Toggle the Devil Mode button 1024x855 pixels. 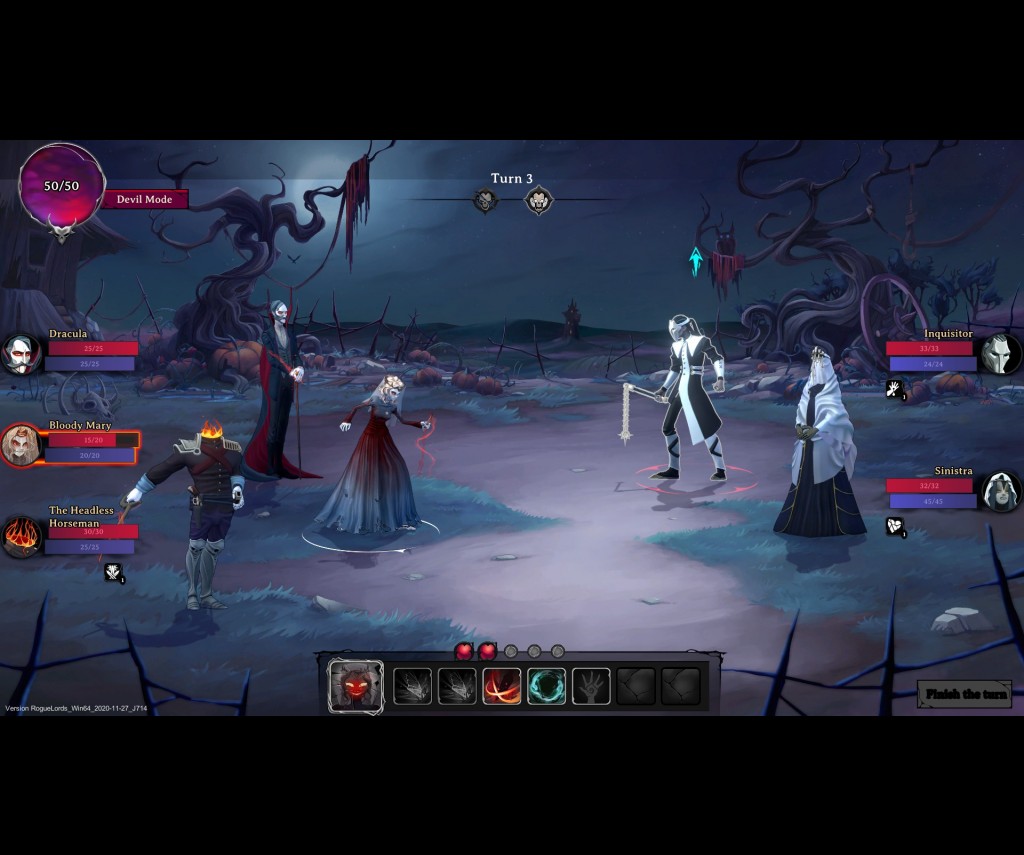tap(145, 199)
